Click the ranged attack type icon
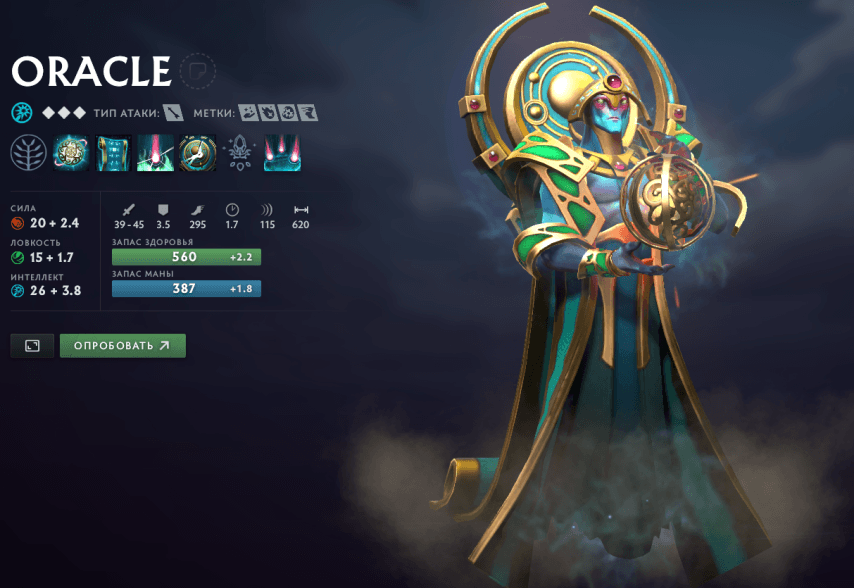Viewport: 854px width, 588px height. pyautogui.click(x=175, y=113)
